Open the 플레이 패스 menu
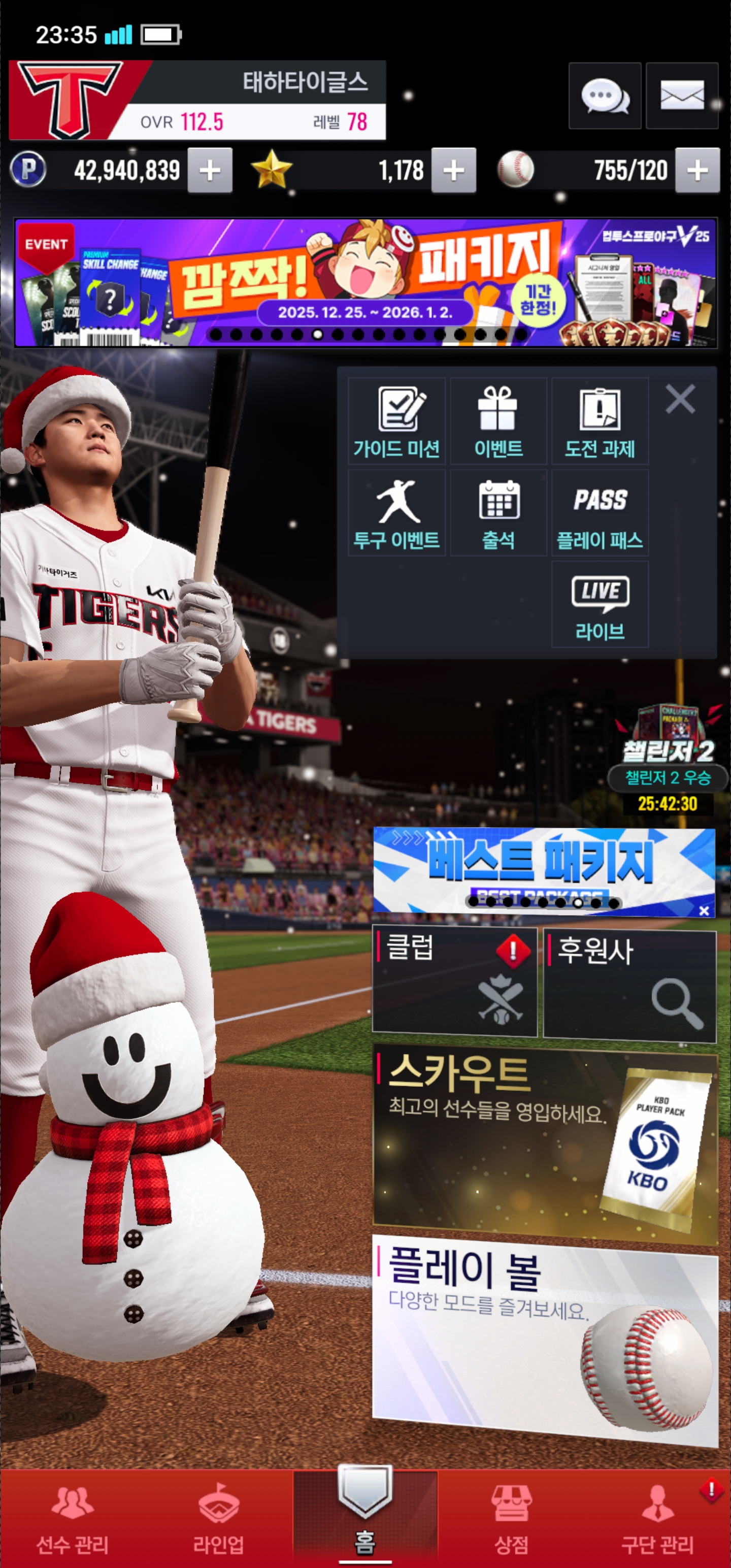 (x=600, y=513)
